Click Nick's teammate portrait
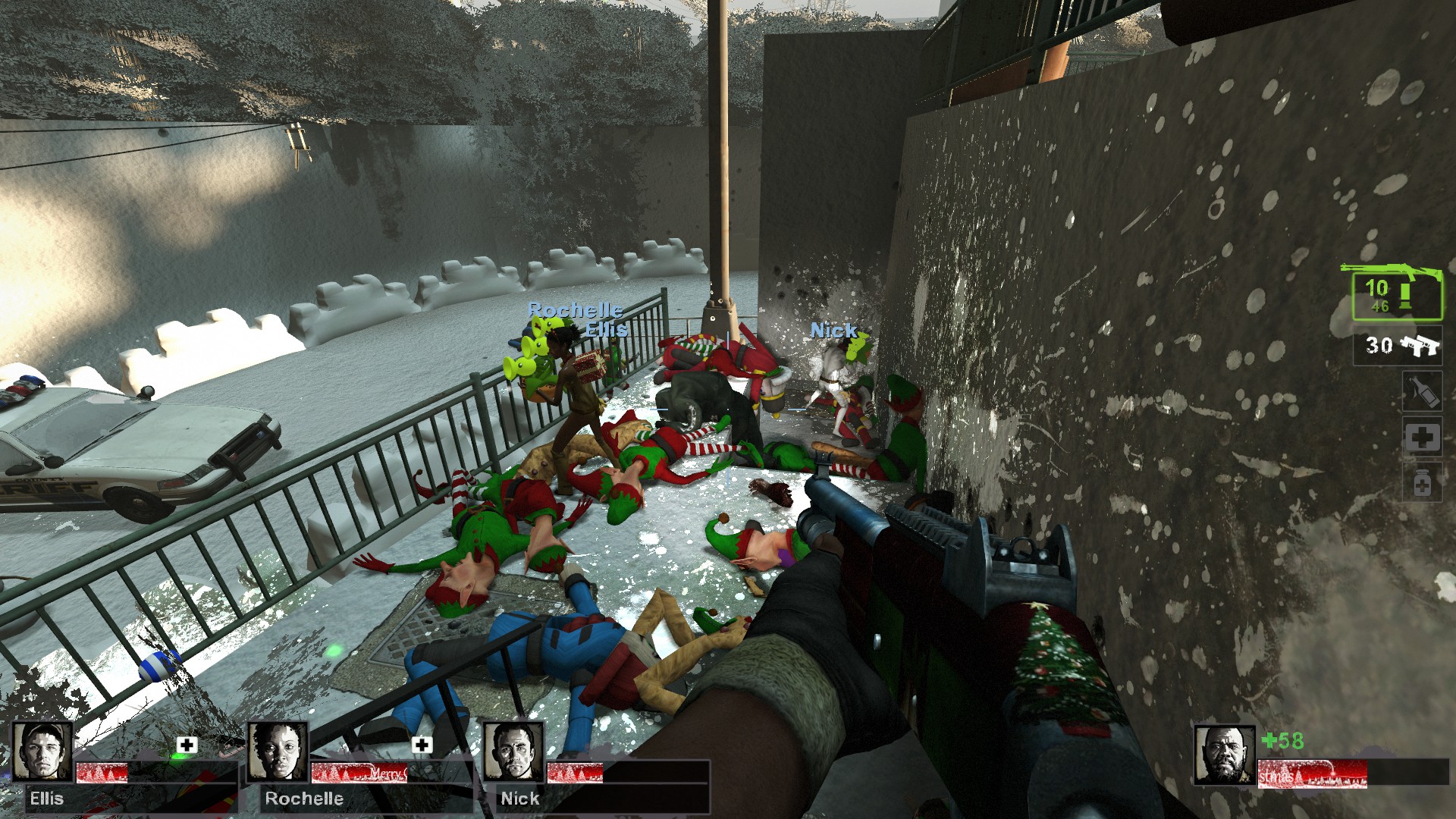 pos(513,751)
